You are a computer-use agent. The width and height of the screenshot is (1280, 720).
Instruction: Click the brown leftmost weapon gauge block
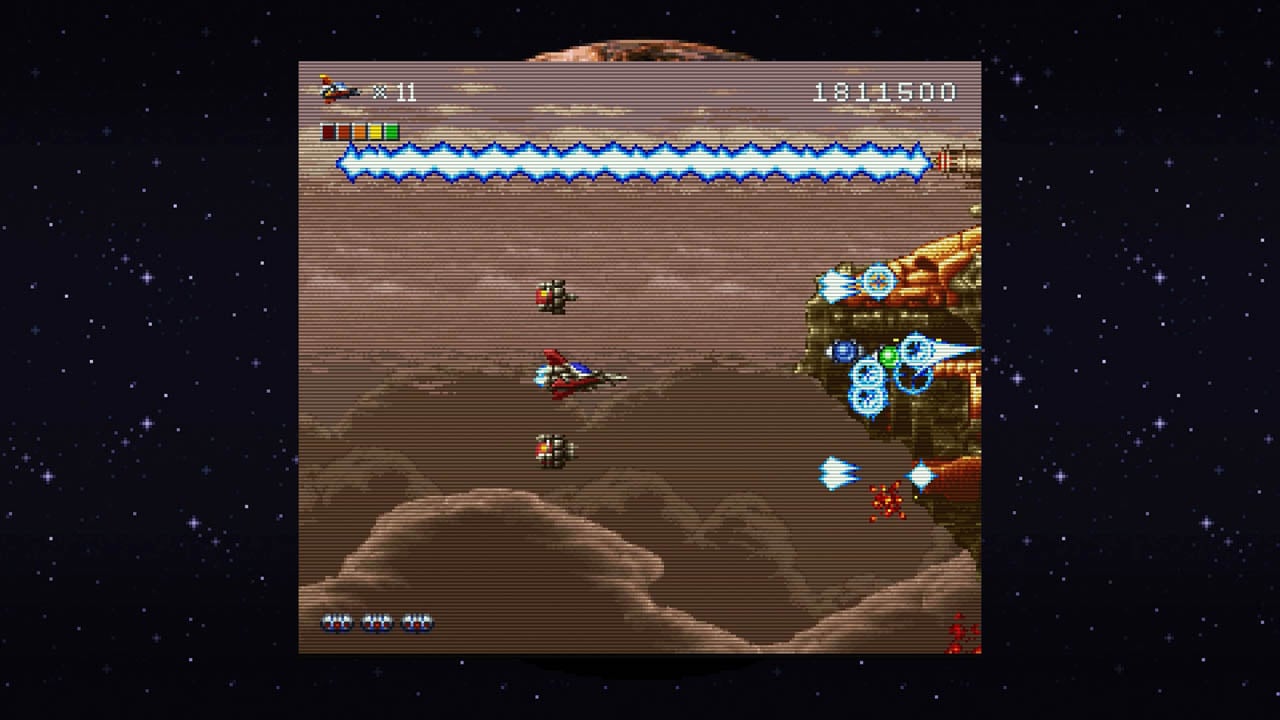(x=327, y=130)
